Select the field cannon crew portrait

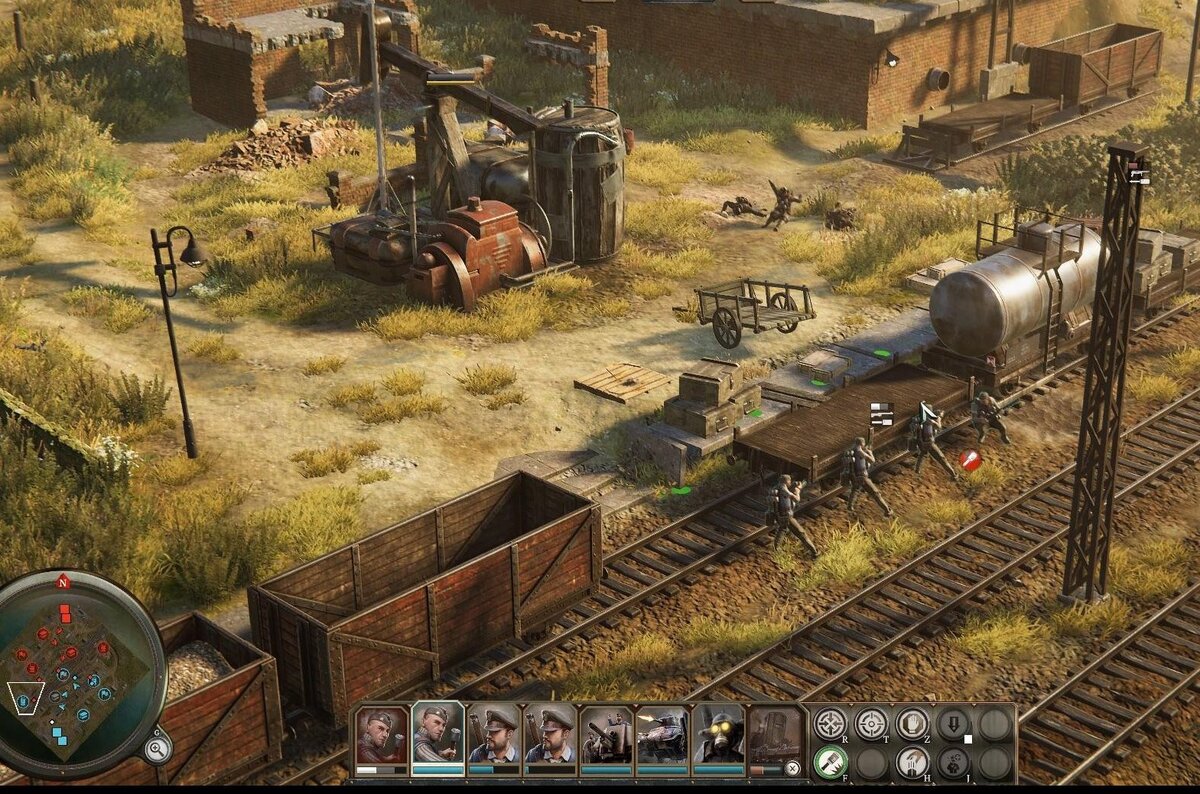point(606,736)
